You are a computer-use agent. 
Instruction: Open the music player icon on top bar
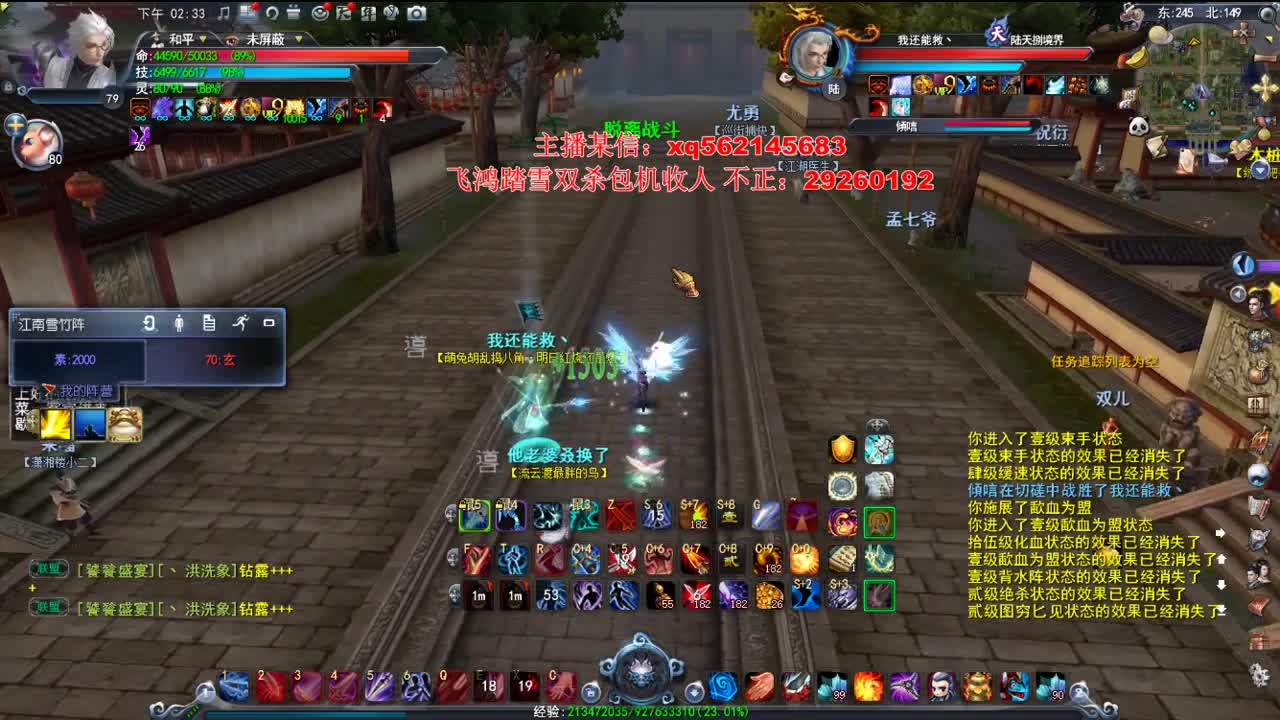224,13
